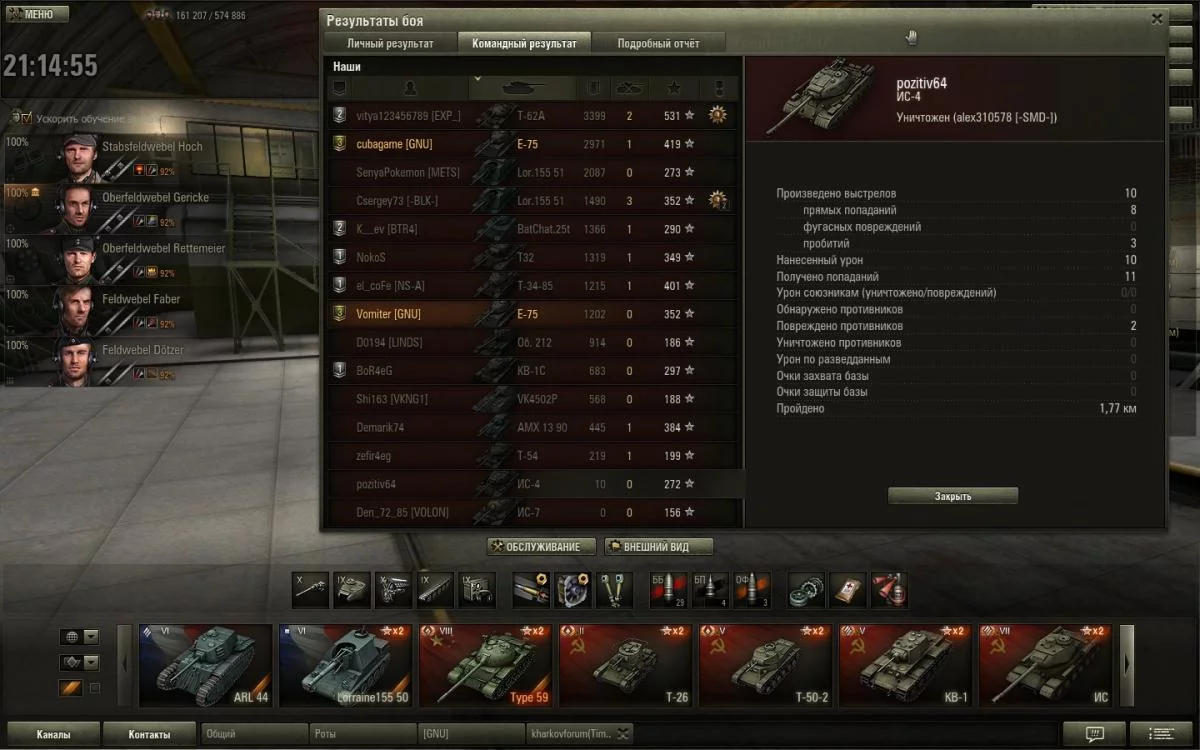Choose the T-50-2 tank

coord(765,666)
